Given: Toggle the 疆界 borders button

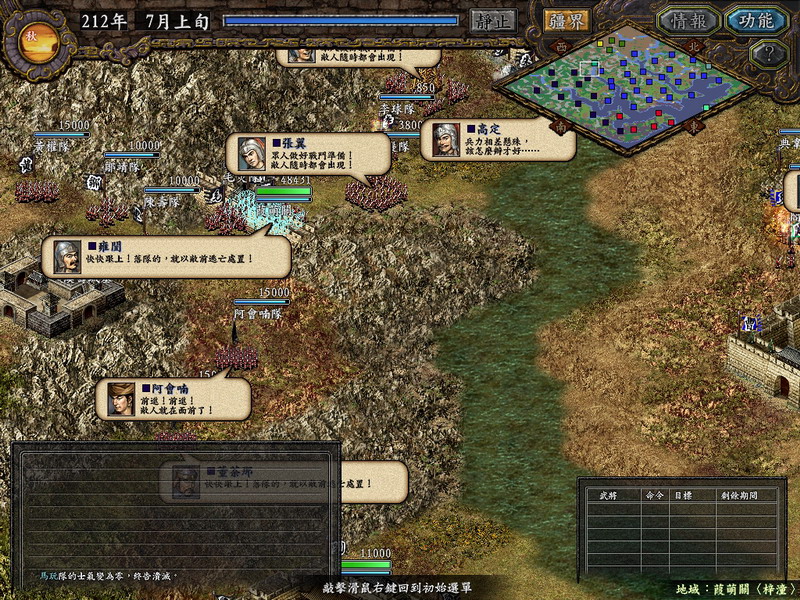Looking at the screenshot, I should [566, 20].
